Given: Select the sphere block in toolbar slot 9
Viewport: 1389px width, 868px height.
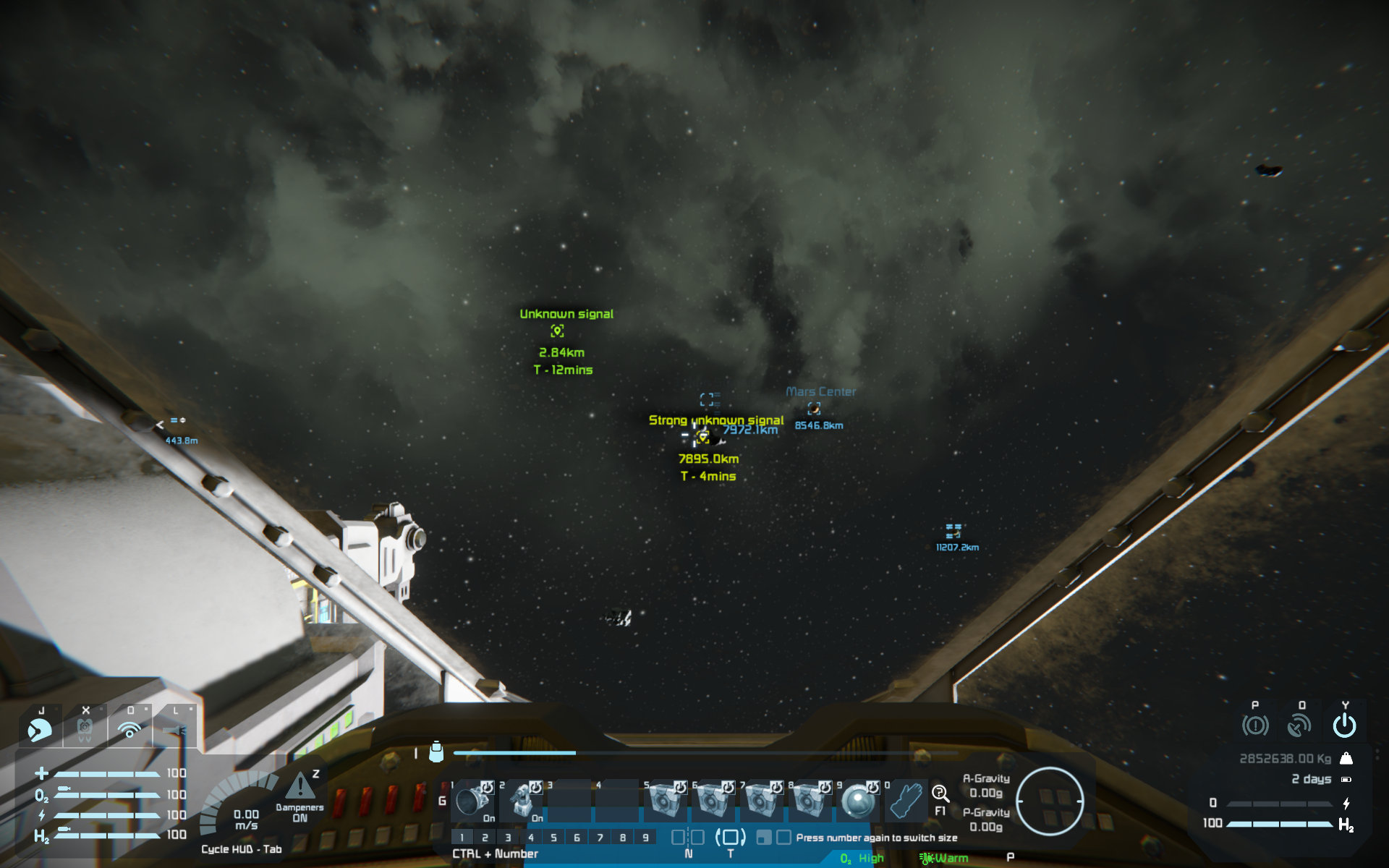Looking at the screenshot, I should [859, 801].
